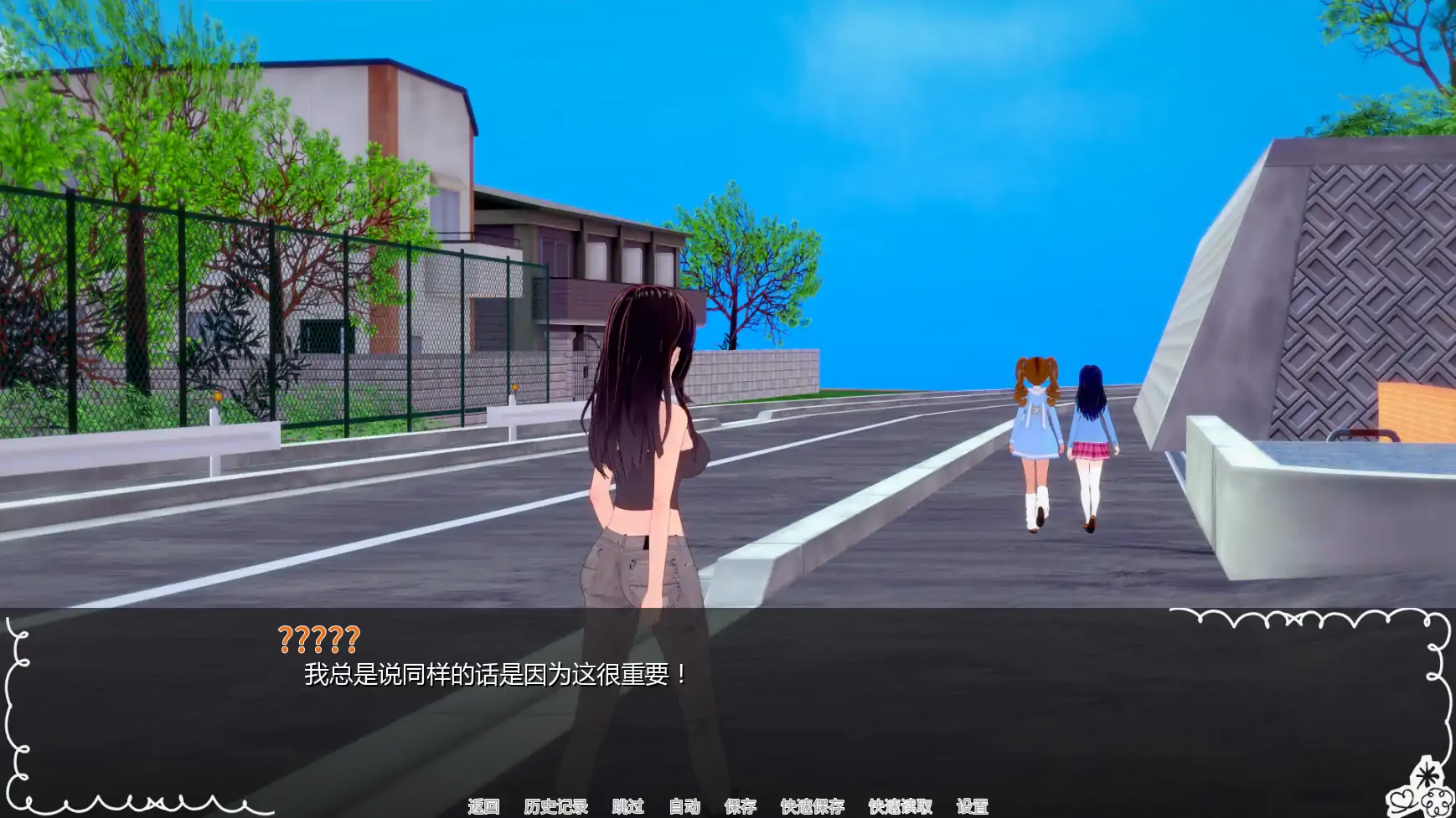Image resolution: width=1456 pixels, height=818 pixels.
Task: Click the asterisk mark inside the corner ornament
Action: click(1428, 774)
